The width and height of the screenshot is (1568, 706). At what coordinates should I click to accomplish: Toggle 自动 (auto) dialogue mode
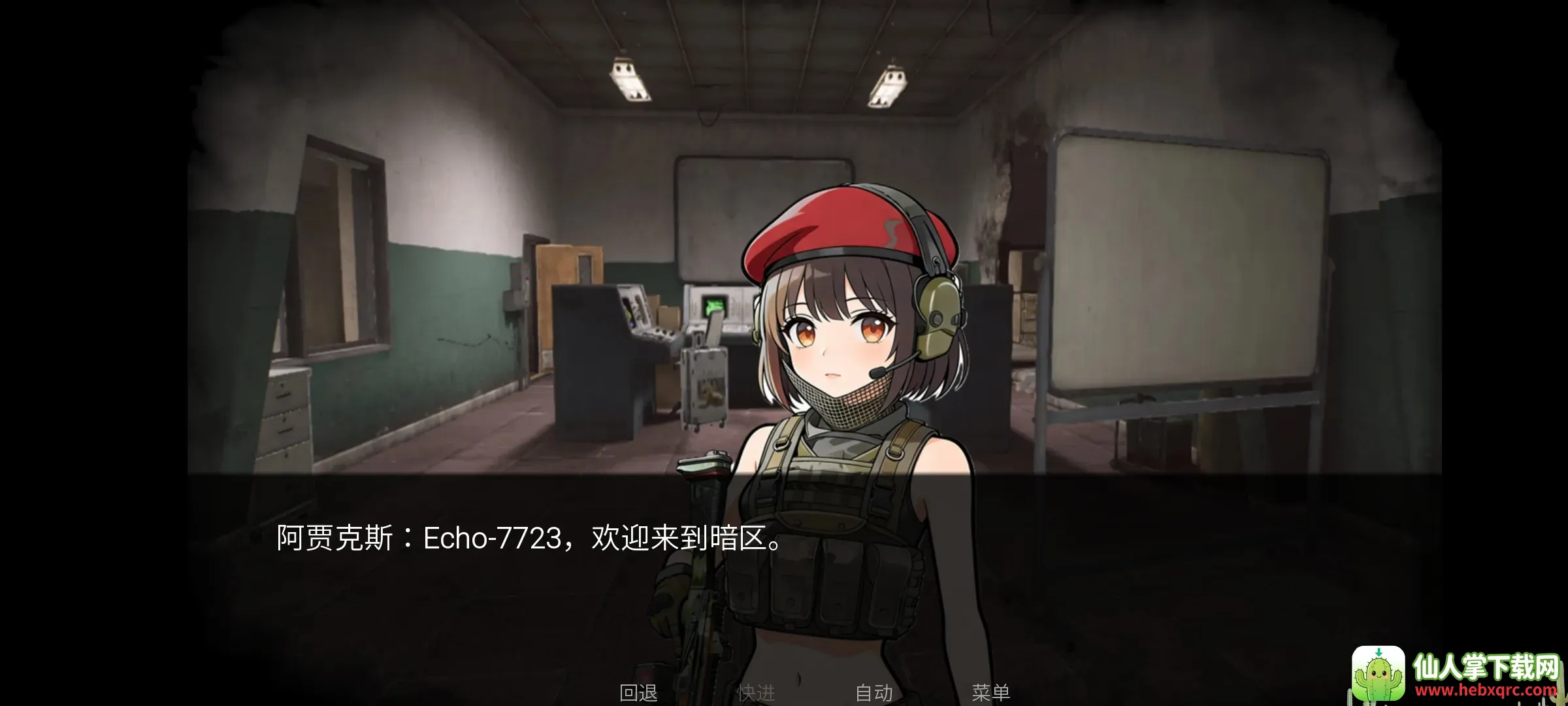pos(874,692)
